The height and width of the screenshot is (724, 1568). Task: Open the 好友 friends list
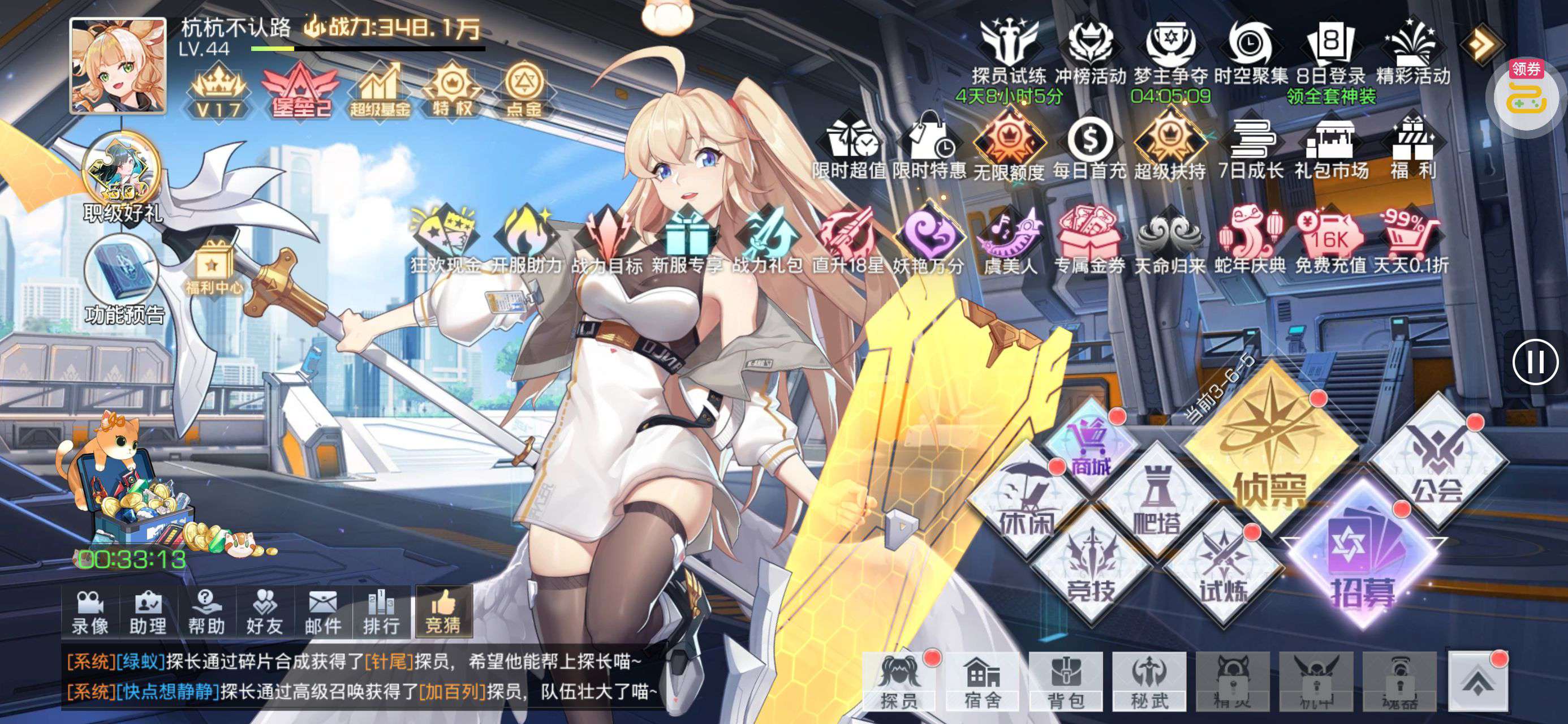pos(265,612)
